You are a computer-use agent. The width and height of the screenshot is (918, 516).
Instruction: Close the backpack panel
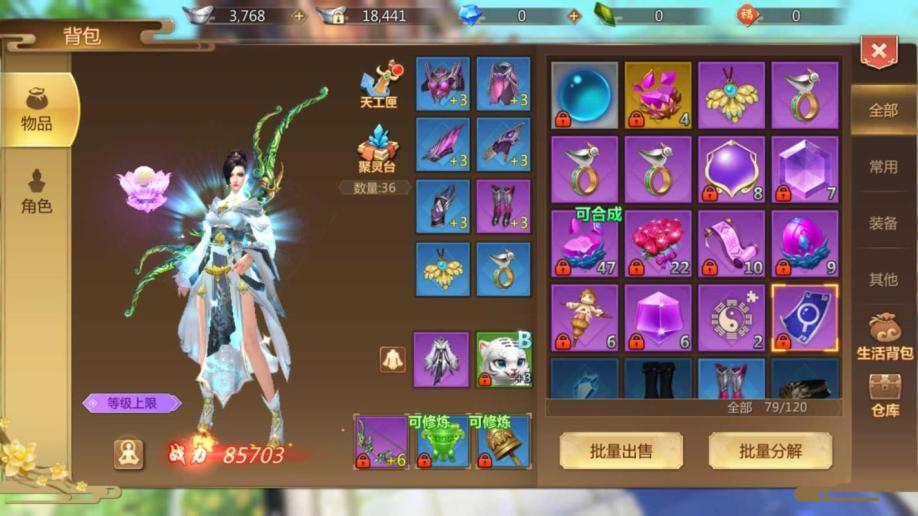[879, 52]
